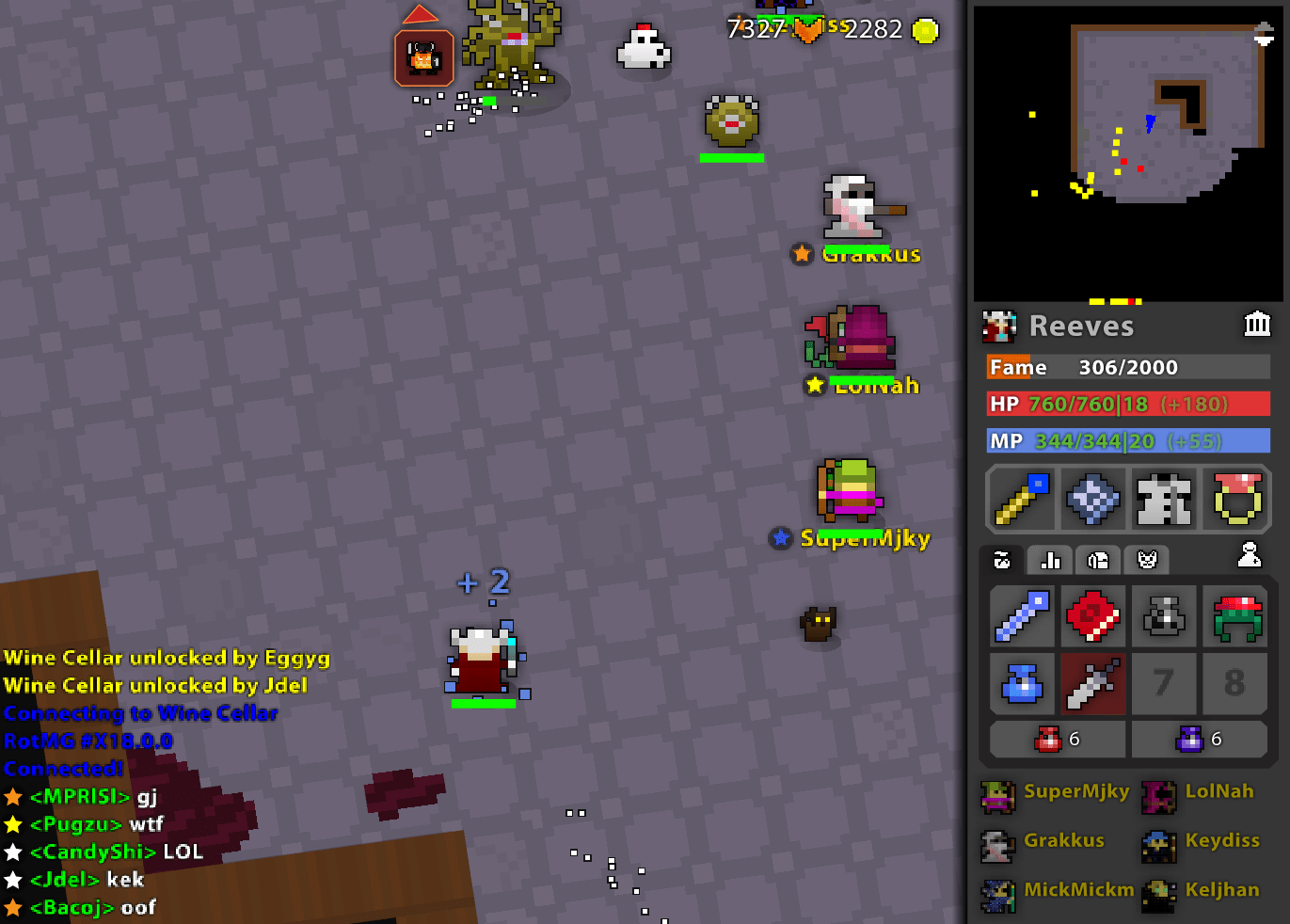
Task: Select the equipped golden wand slot
Action: [1021, 499]
